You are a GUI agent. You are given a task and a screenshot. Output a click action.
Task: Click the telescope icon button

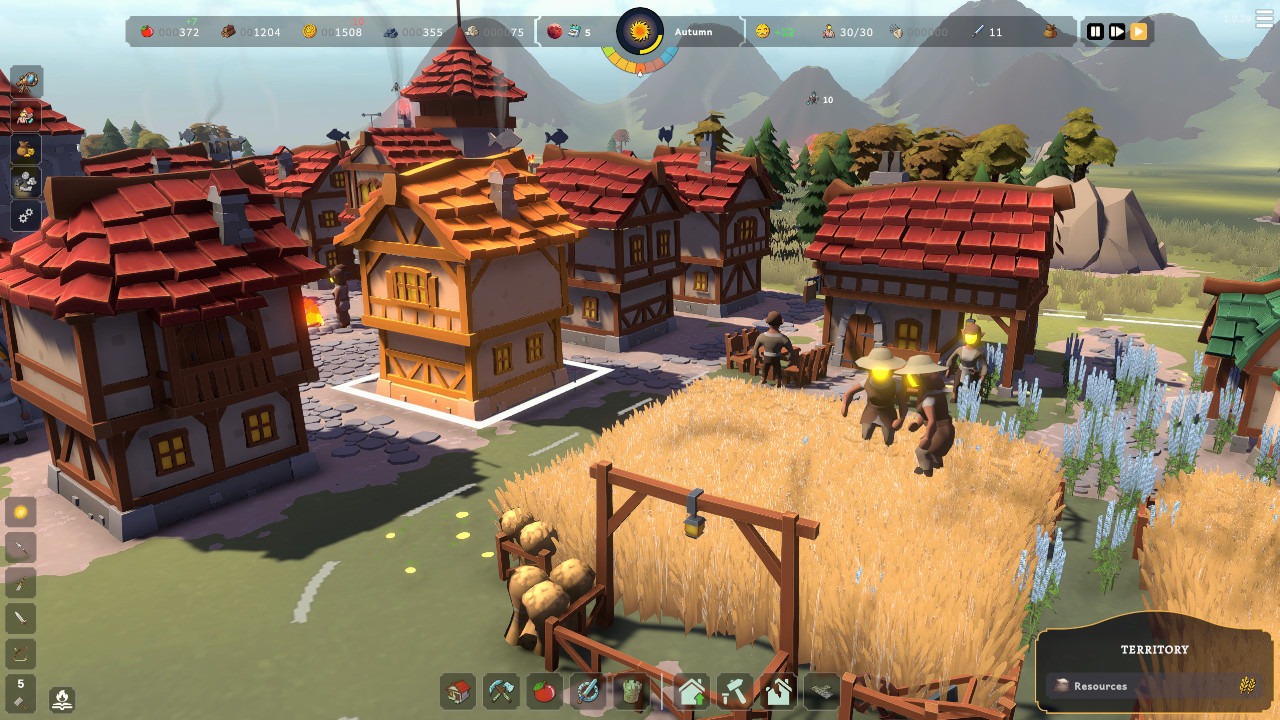pos(27,81)
